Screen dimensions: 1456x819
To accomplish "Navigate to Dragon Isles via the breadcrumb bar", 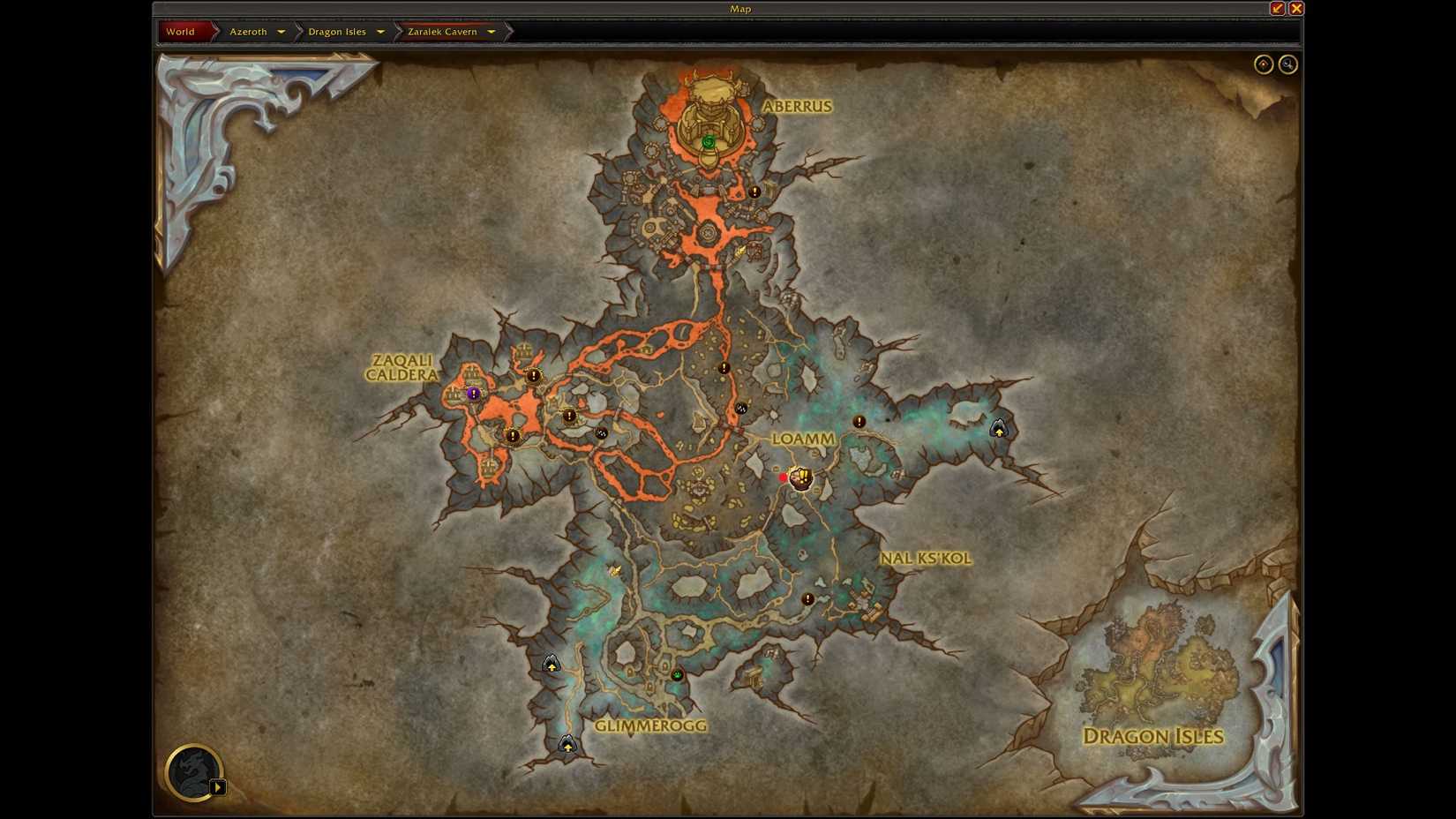I will click(337, 31).
